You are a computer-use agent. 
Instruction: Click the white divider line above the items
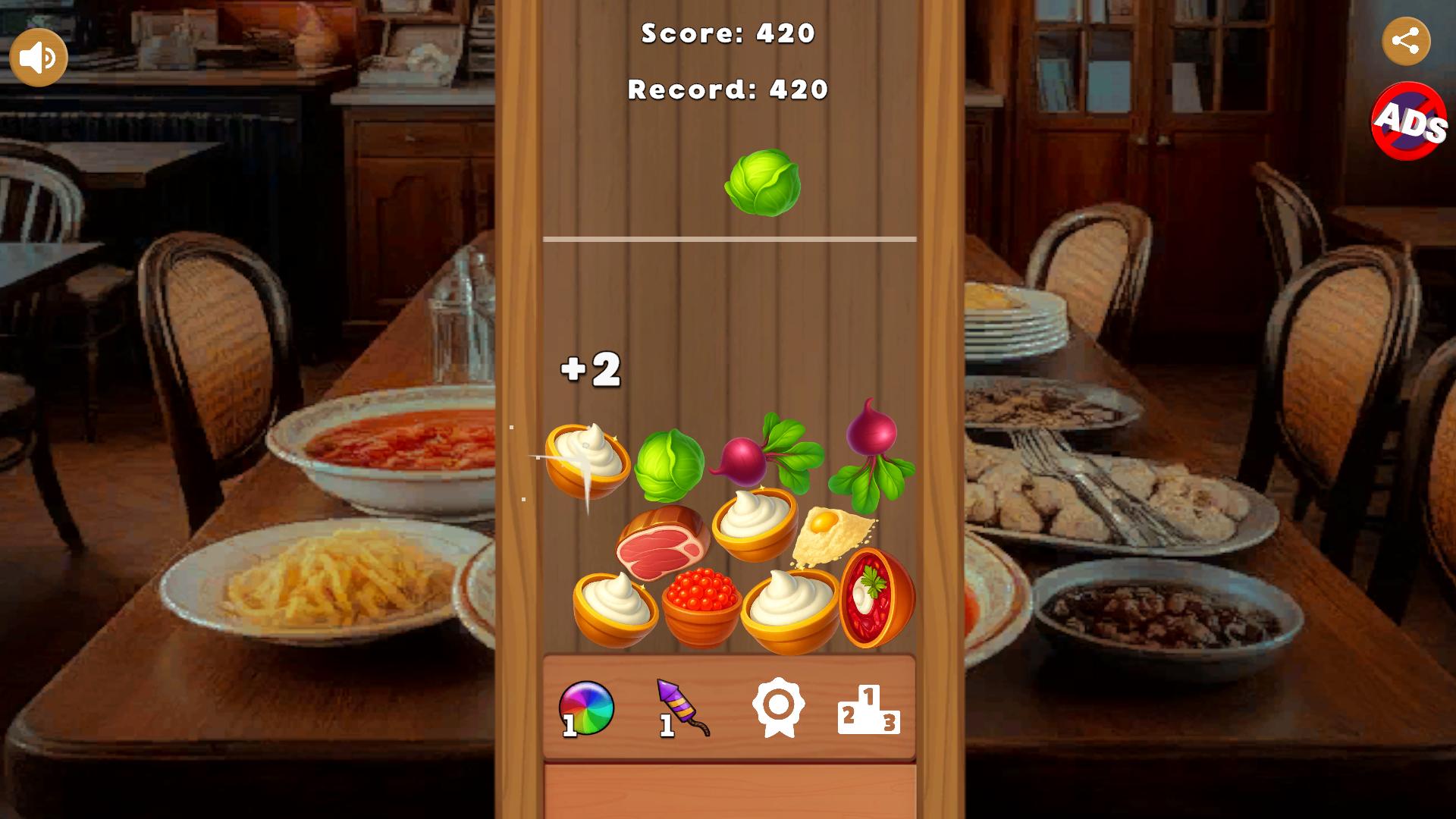(726, 237)
